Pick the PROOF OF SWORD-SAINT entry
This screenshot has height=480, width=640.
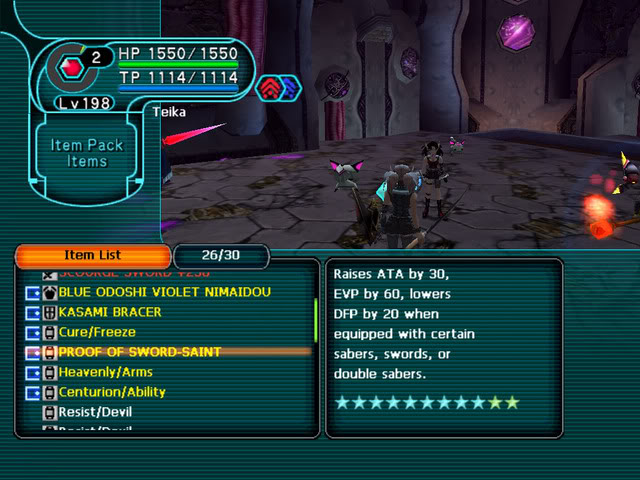pos(139,352)
